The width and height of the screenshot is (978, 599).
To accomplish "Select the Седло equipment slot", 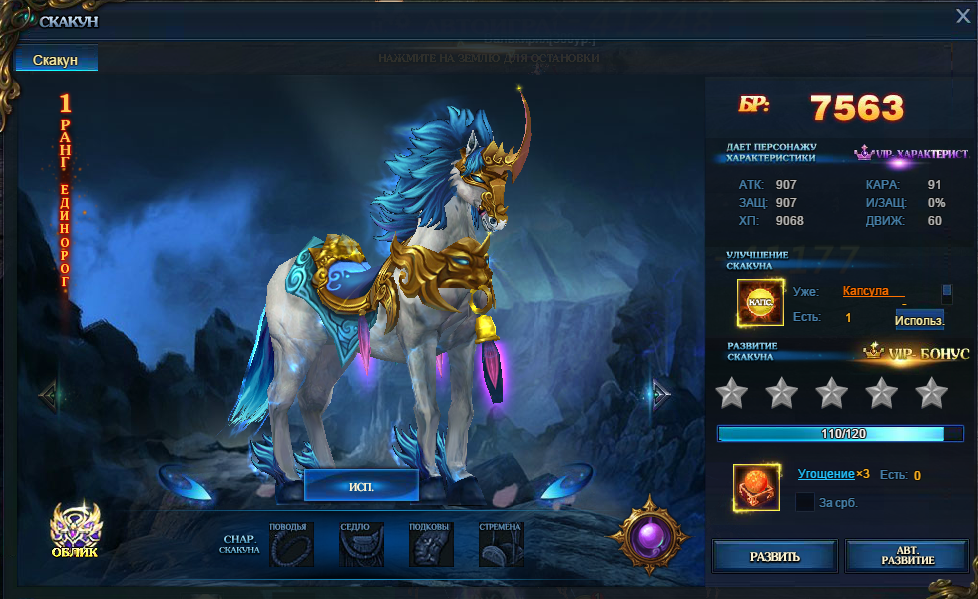I will pos(361,546).
